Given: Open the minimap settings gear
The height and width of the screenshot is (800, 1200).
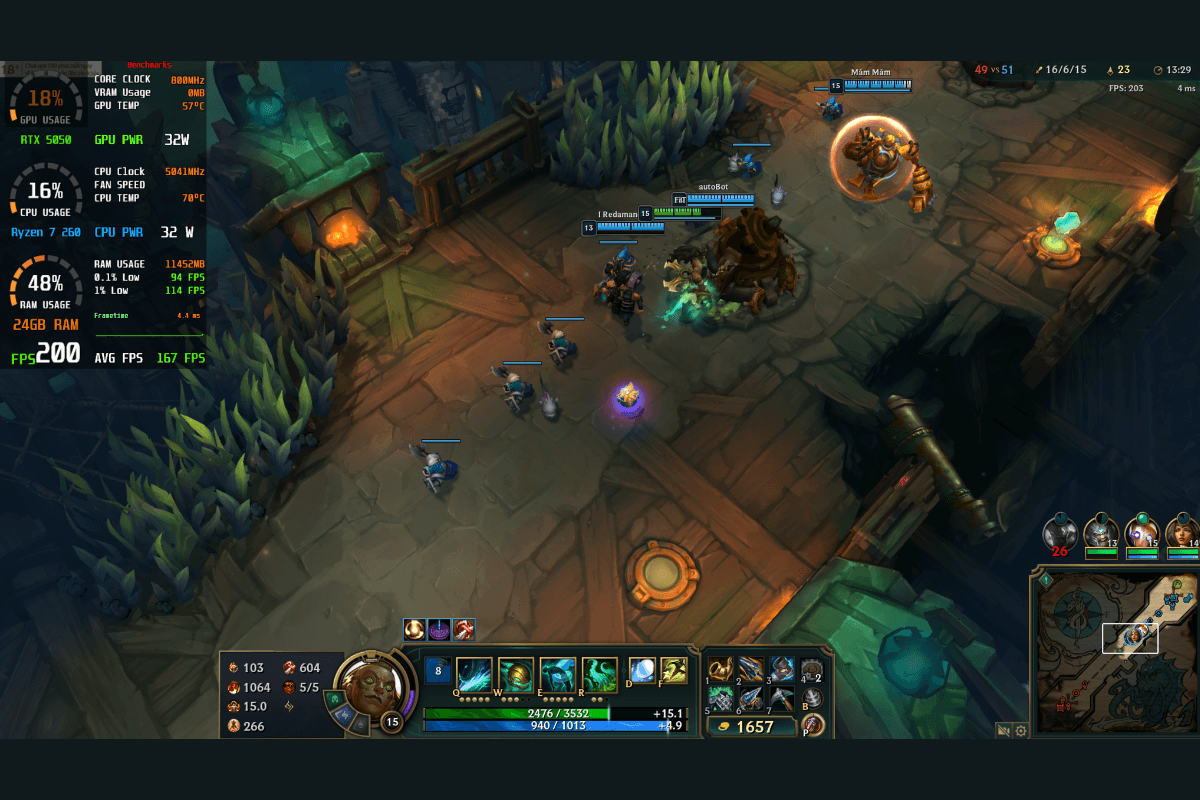Looking at the screenshot, I should pyautogui.click(x=1021, y=731).
